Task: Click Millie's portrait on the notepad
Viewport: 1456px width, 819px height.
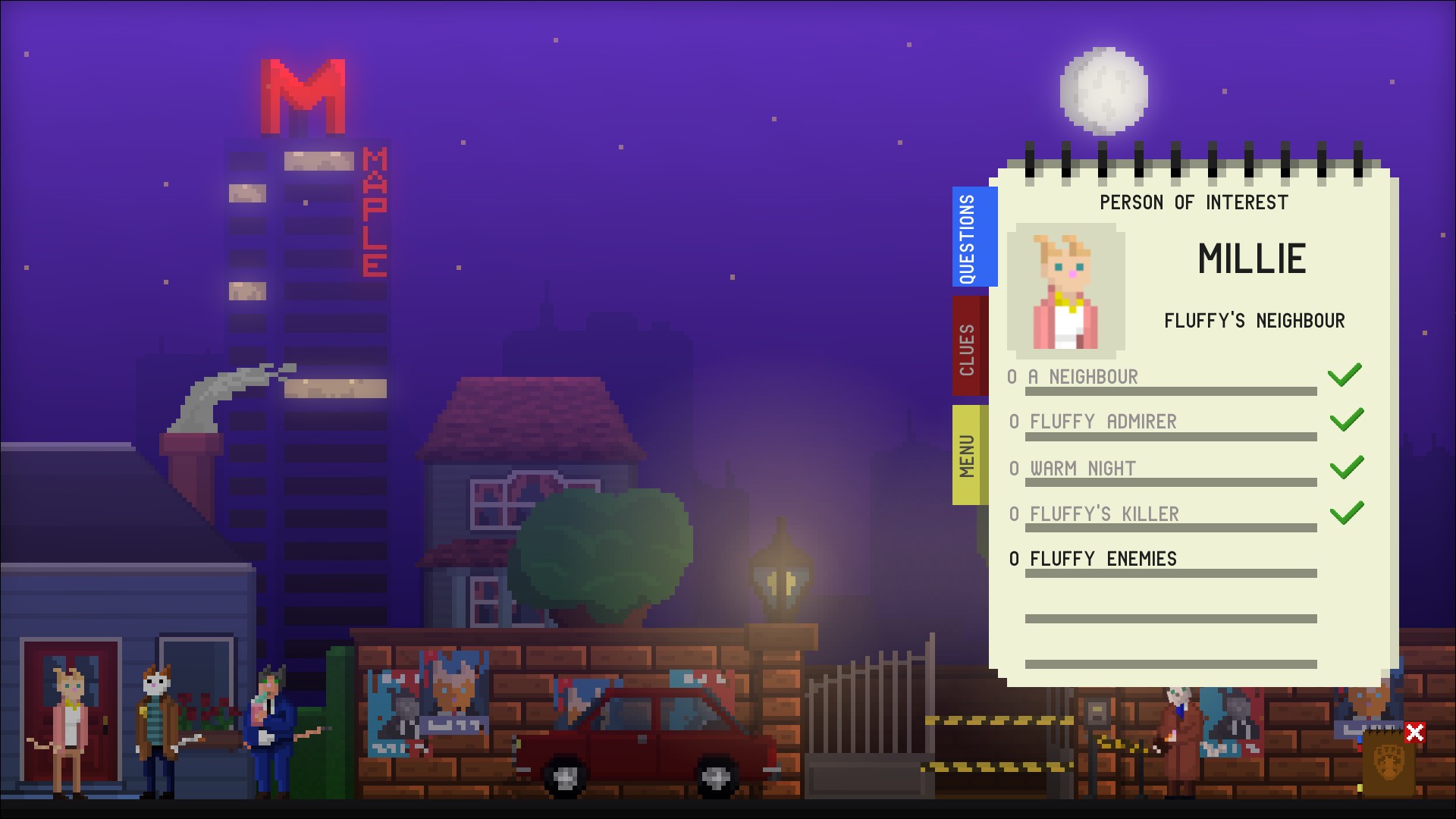Action: click(1065, 290)
